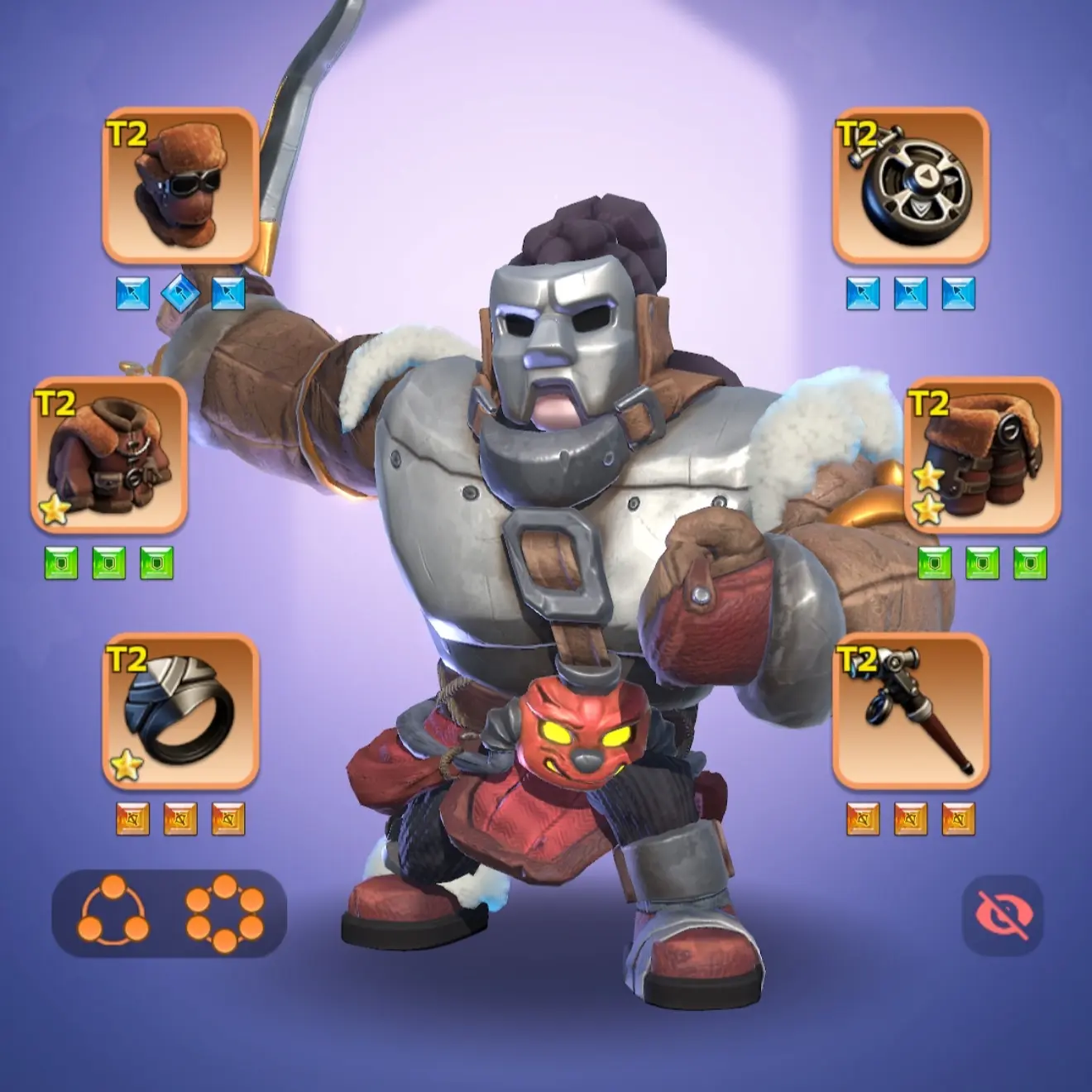Toggle the crossed-out eye visibility button
Image resolution: width=1092 pixels, height=1092 pixels.
tap(1003, 916)
